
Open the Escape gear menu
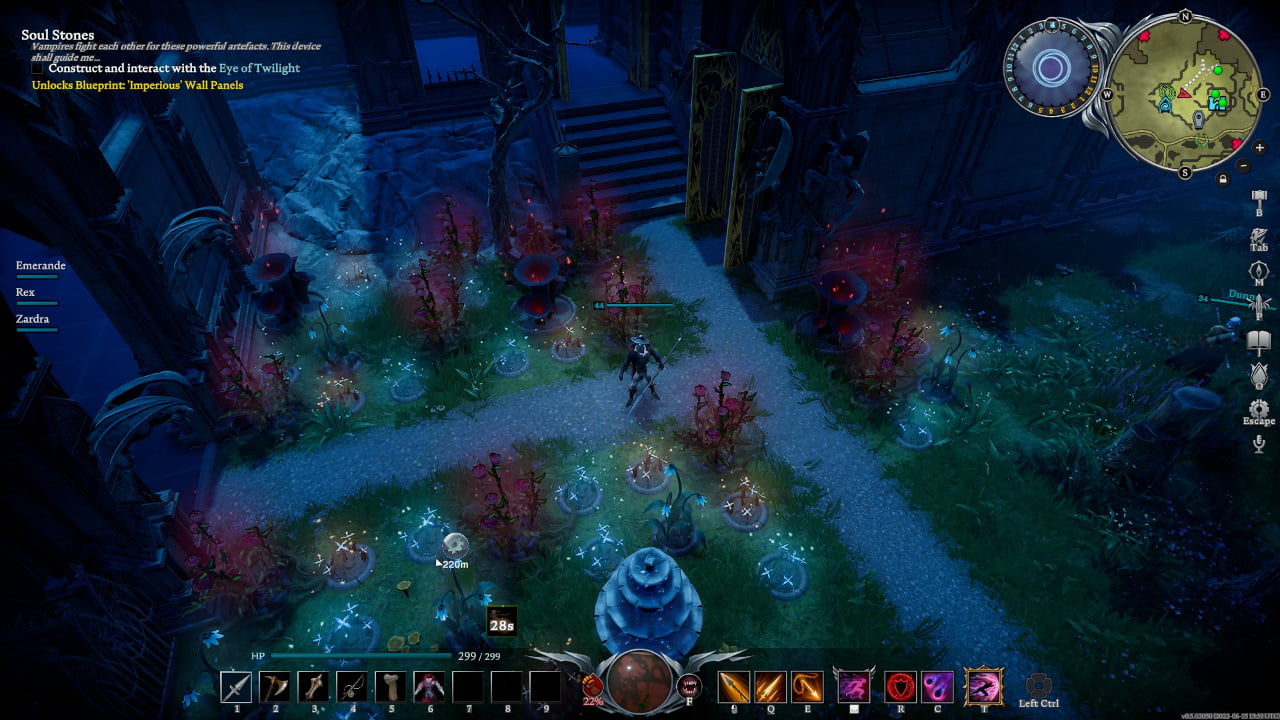[1259, 409]
